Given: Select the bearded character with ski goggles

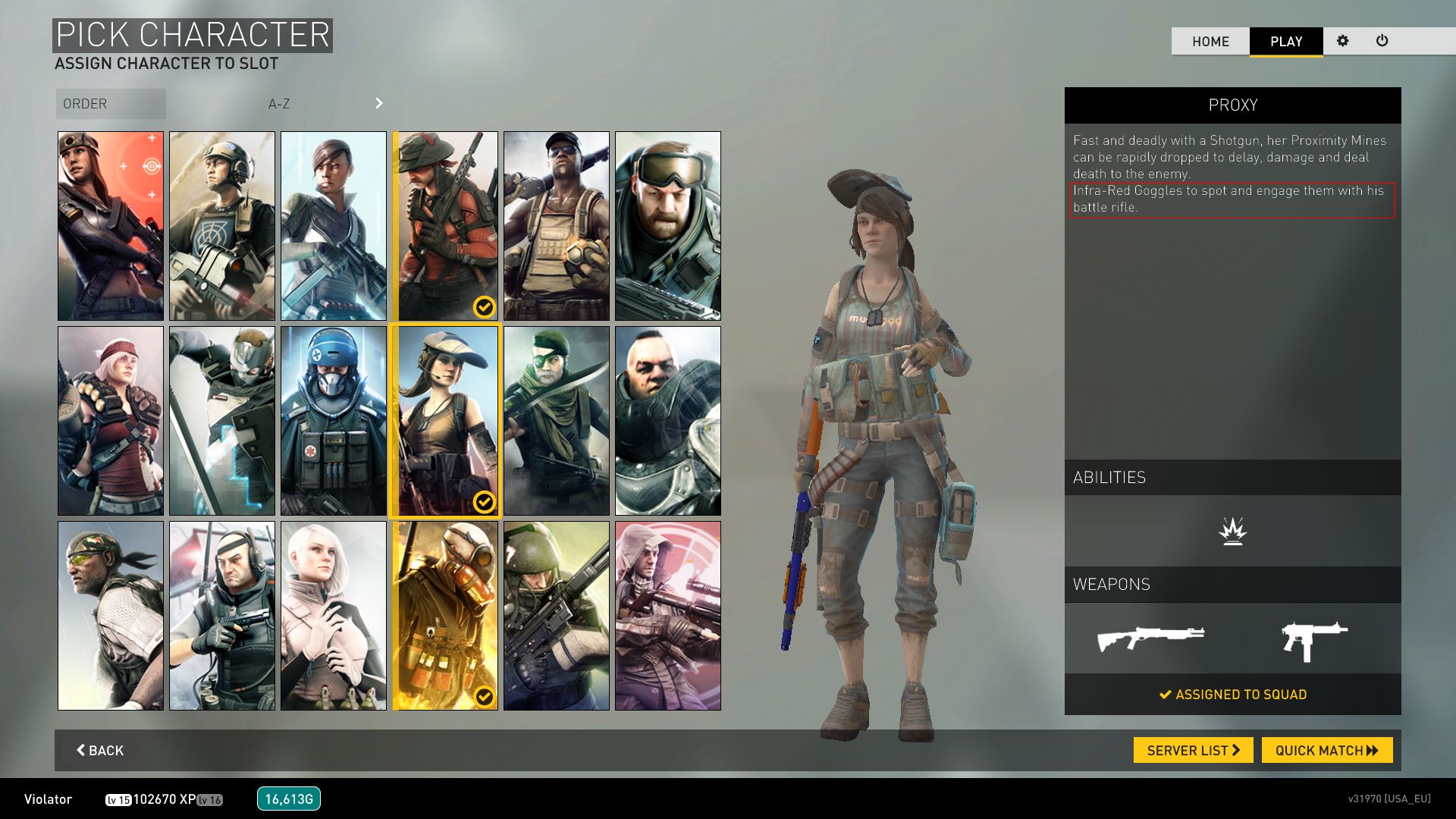Looking at the screenshot, I should tap(668, 226).
